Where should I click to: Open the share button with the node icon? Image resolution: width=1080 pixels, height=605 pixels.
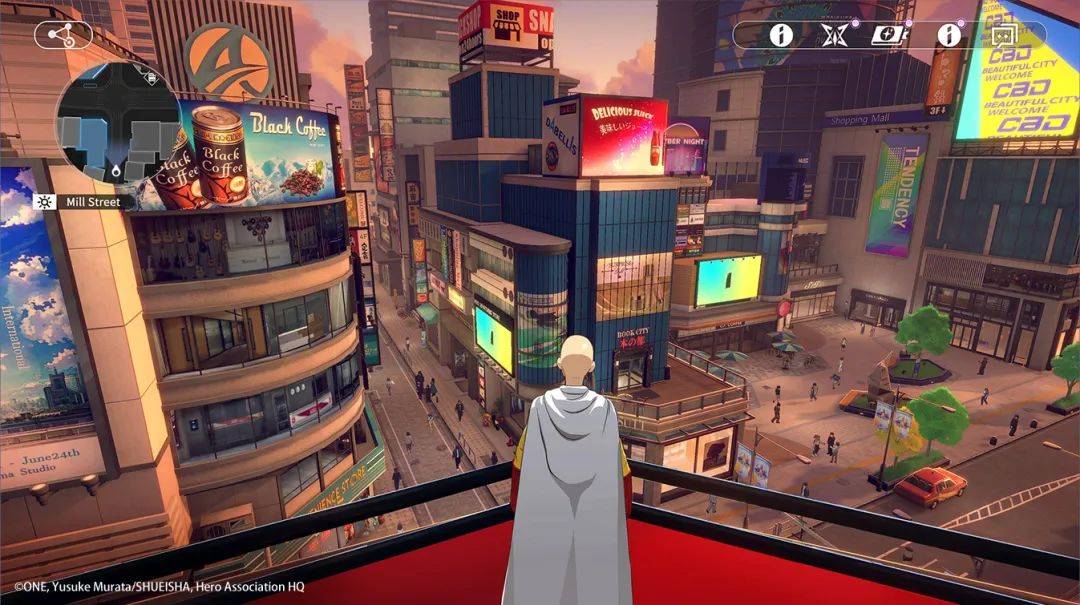(x=63, y=35)
